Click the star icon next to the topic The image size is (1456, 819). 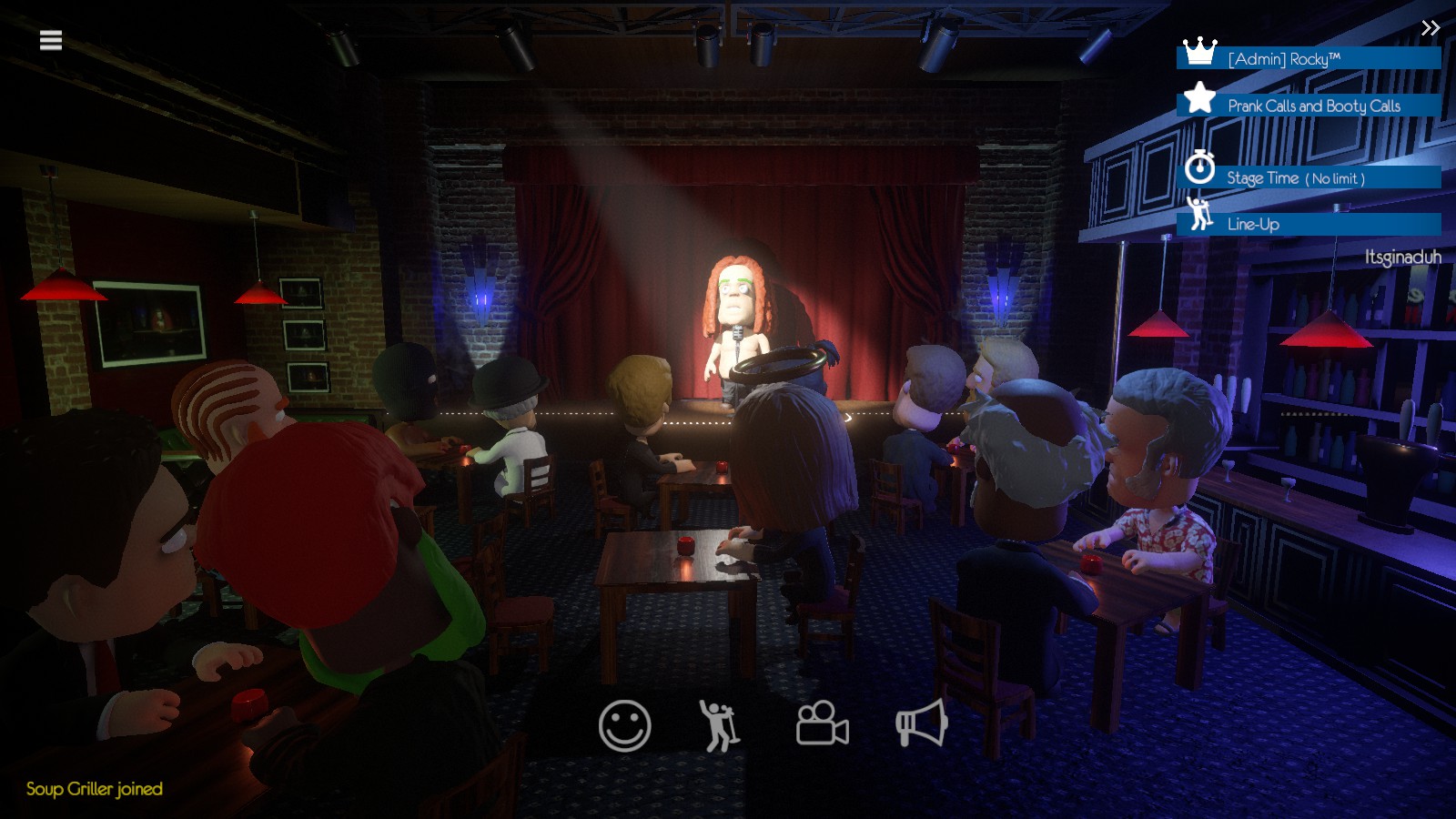pyautogui.click(x=1198, y=100)
